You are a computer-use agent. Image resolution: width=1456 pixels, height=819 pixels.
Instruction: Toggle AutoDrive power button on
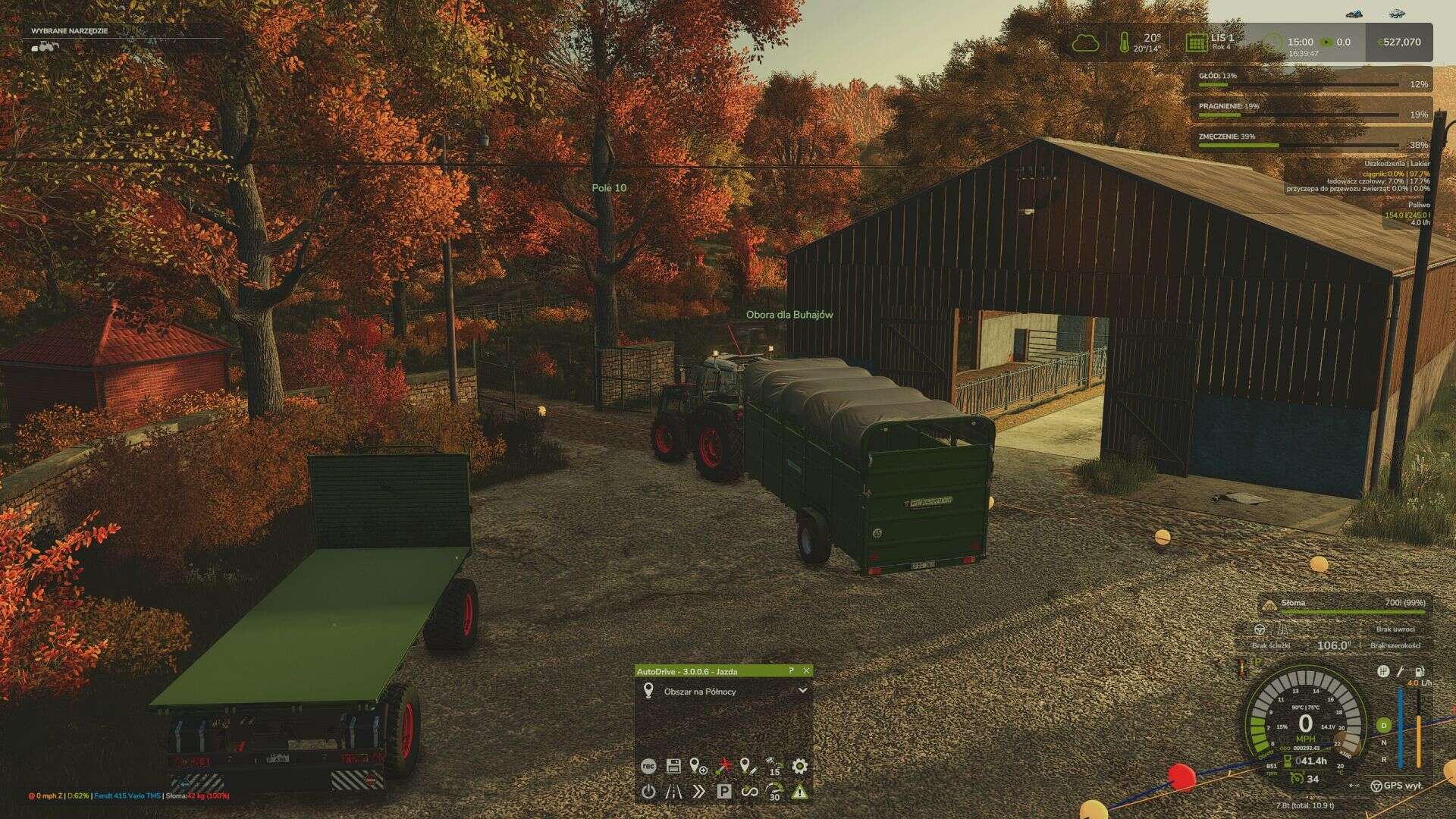click(648, 792)
